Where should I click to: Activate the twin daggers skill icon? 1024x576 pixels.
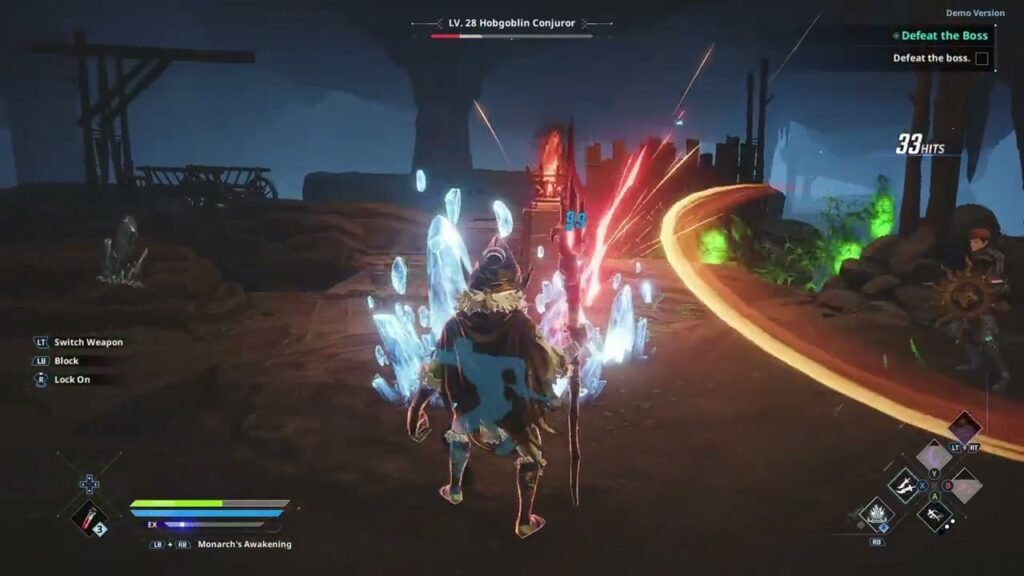(x=904, y=486)
